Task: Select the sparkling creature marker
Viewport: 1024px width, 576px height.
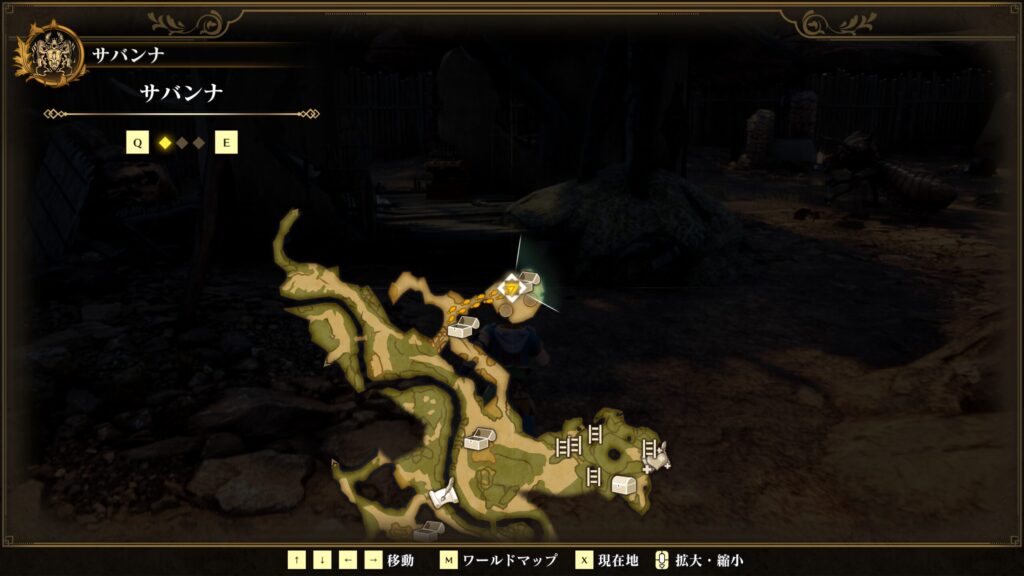Action: [660, 457]
